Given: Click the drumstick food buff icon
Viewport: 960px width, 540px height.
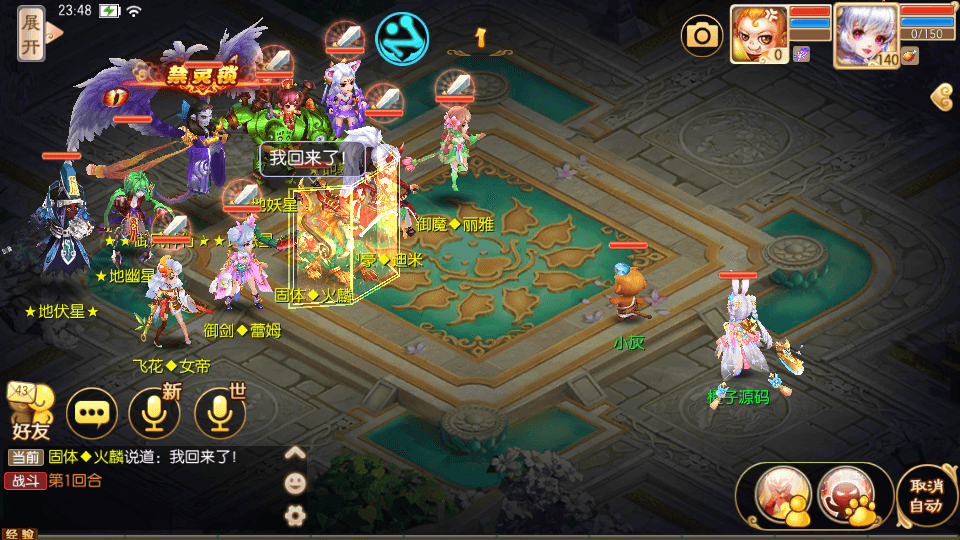Looking at the screenshot, I should (x=909, y=57).
